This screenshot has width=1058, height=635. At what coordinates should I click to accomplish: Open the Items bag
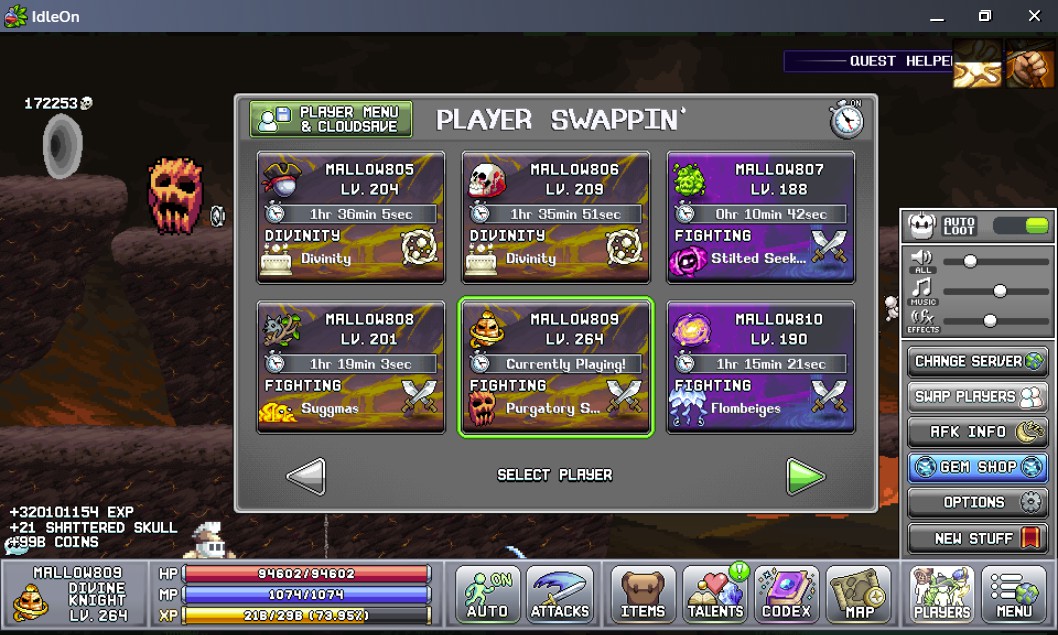(642, 595)
